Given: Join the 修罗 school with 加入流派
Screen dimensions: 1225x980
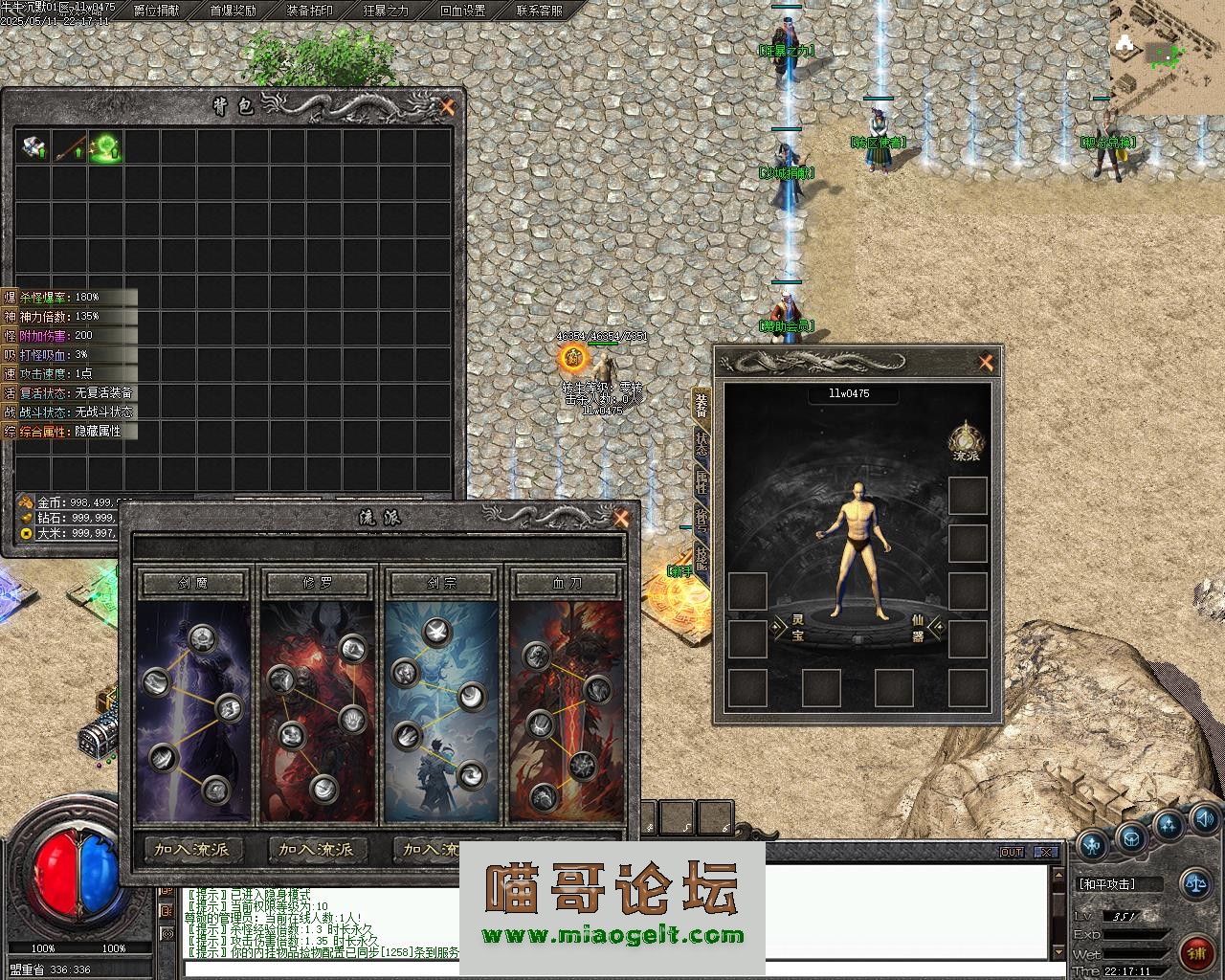Looking at the screenshot, I should point(317,849).
